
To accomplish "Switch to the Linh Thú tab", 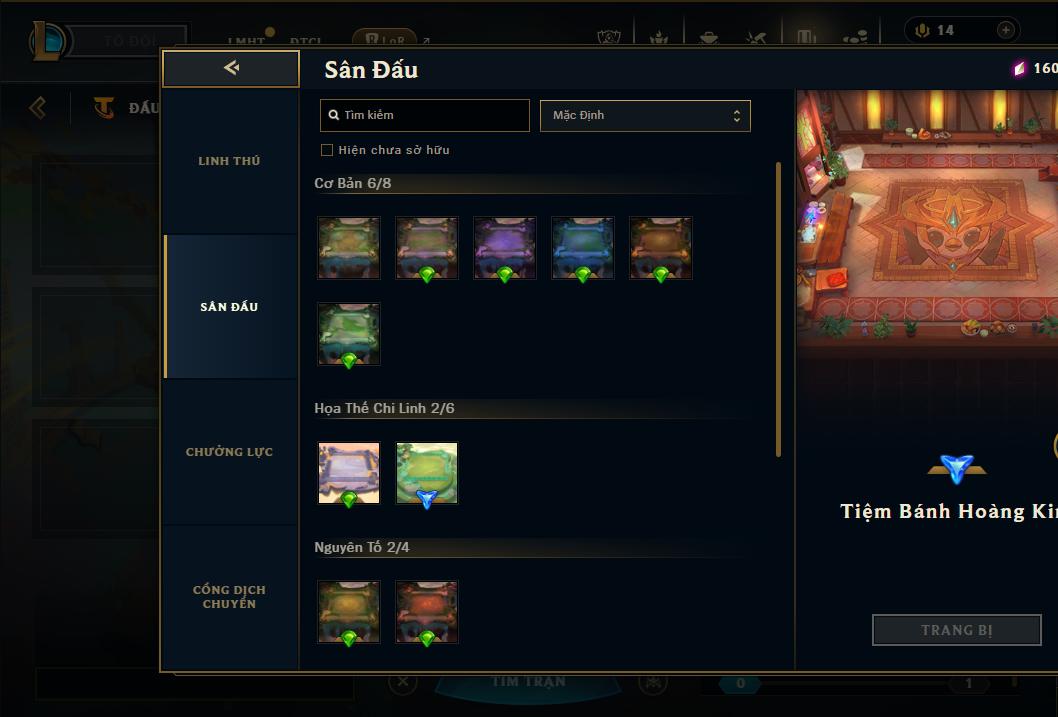I will [229, 161].
